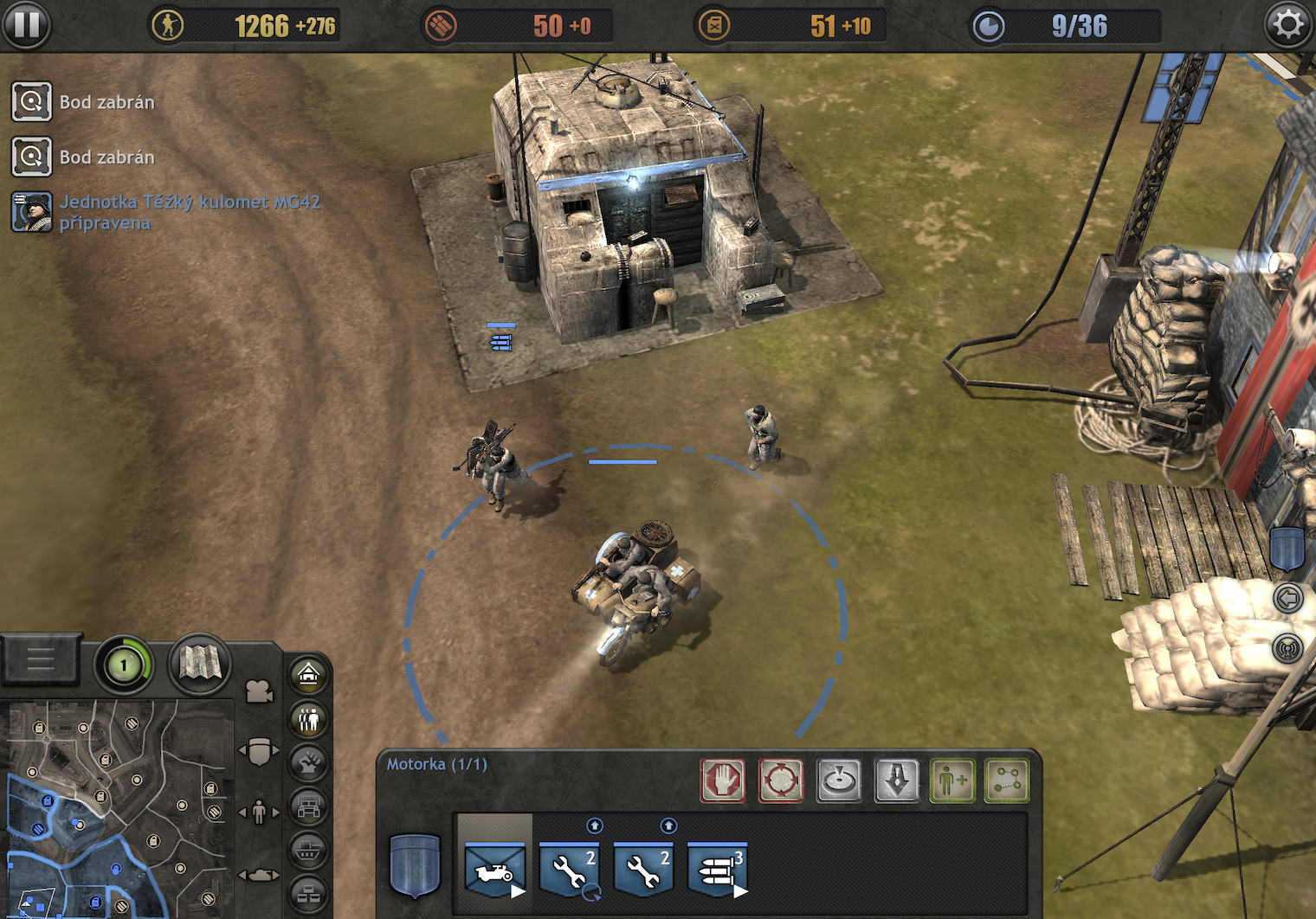Click the MG42 unit ready notification
This screenshot has width=1316, height=919.
tap(189, 212)
